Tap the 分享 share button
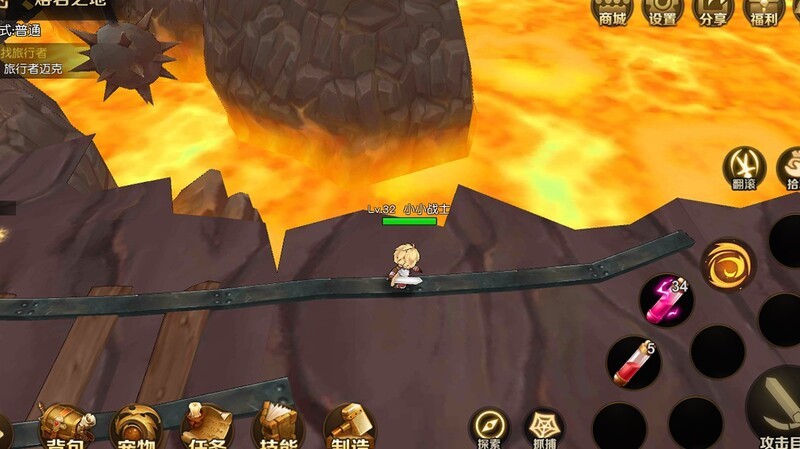This screenshot has height=449, width=800. coord(713,11)
